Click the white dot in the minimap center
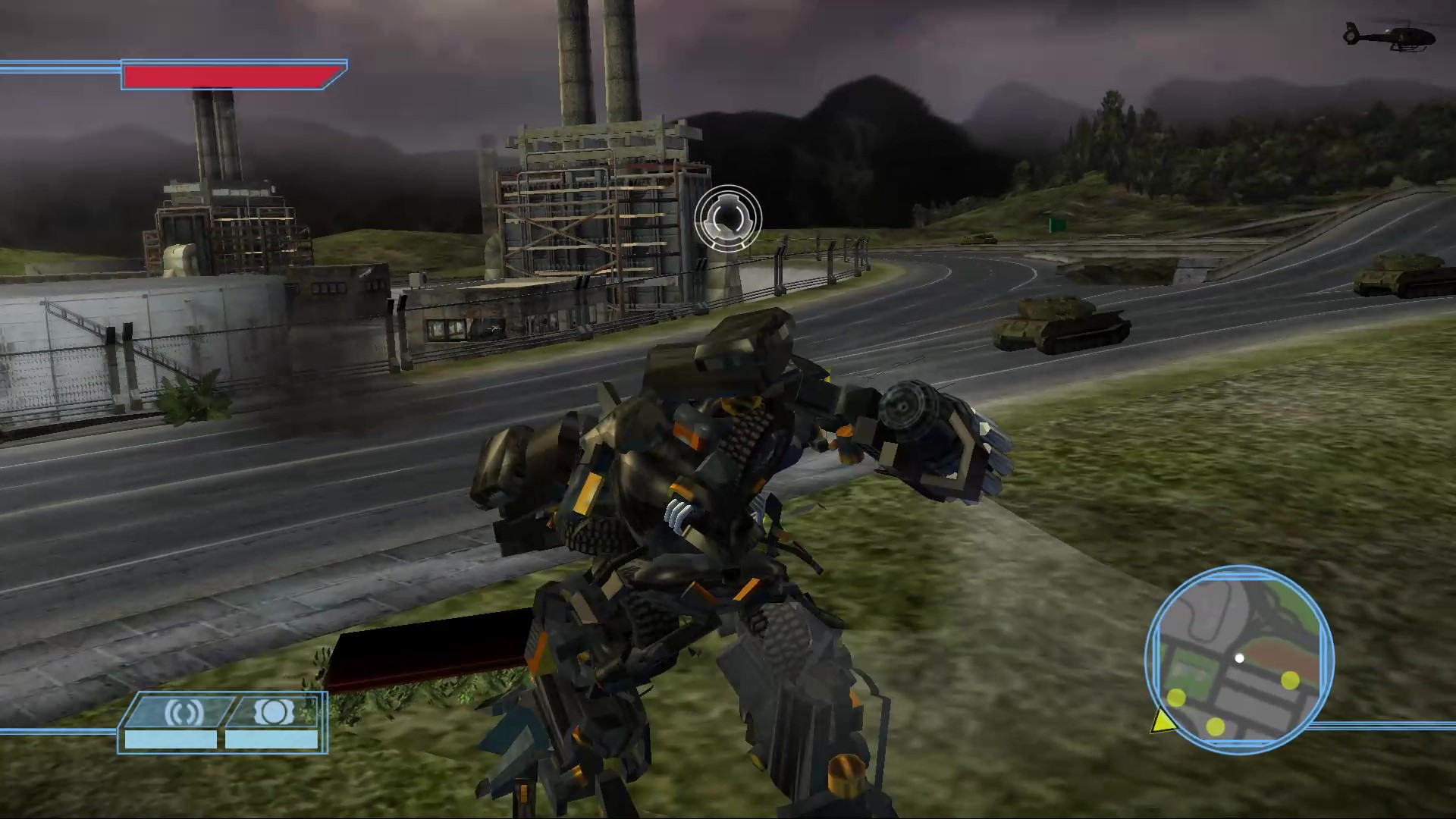Viewport: 1456px width, 819px height. (1239, 659)
